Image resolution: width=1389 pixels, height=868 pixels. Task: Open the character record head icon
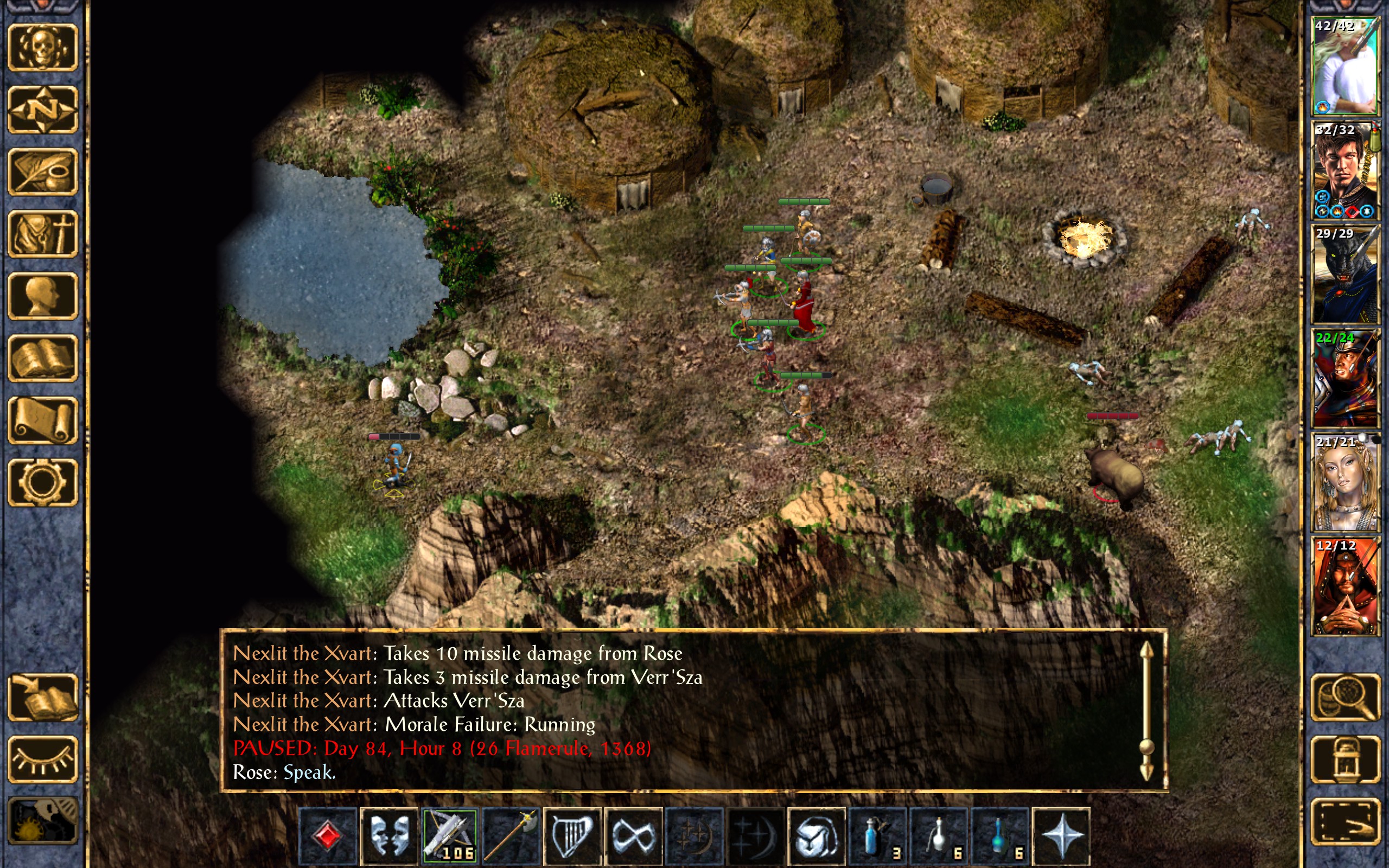42,296
